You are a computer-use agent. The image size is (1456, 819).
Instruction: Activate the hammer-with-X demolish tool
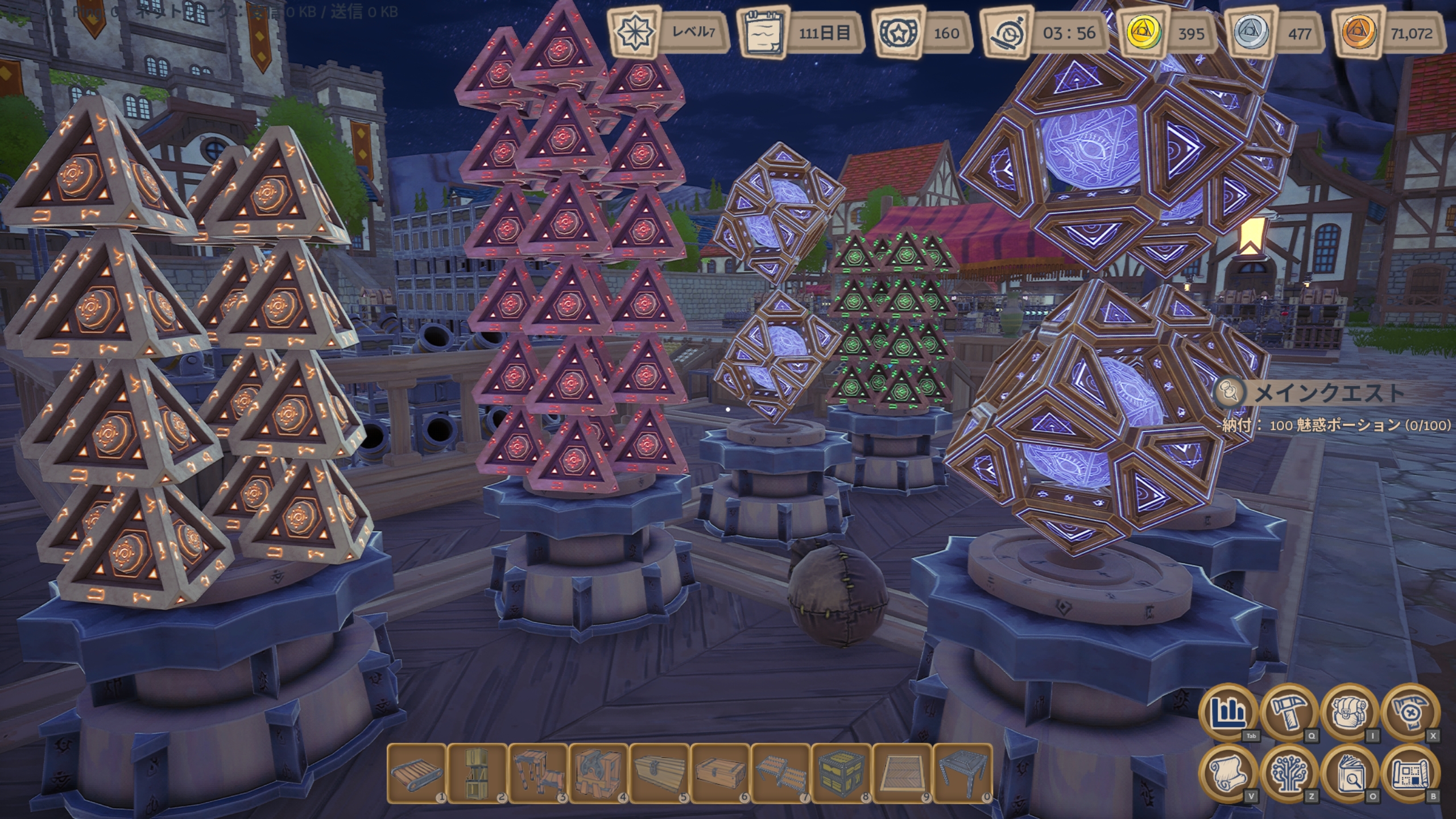tap(1411, 713)
